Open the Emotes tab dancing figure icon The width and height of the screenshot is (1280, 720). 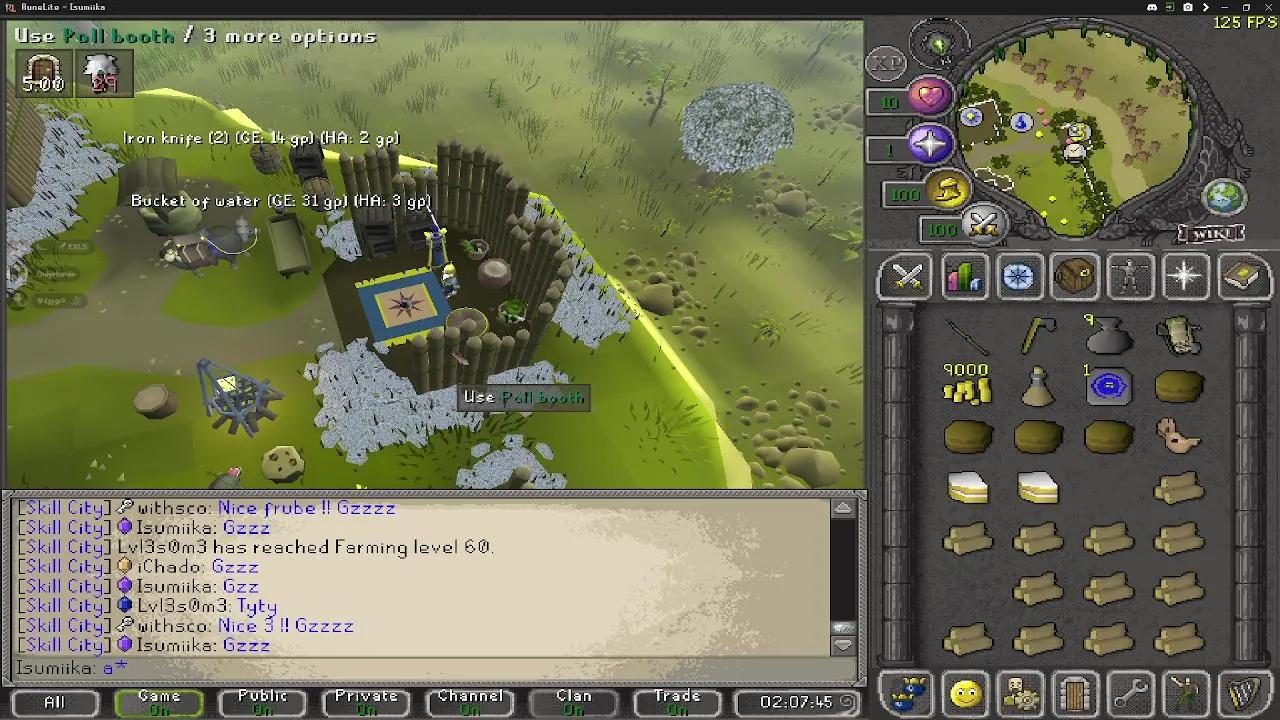point(1185,692)
